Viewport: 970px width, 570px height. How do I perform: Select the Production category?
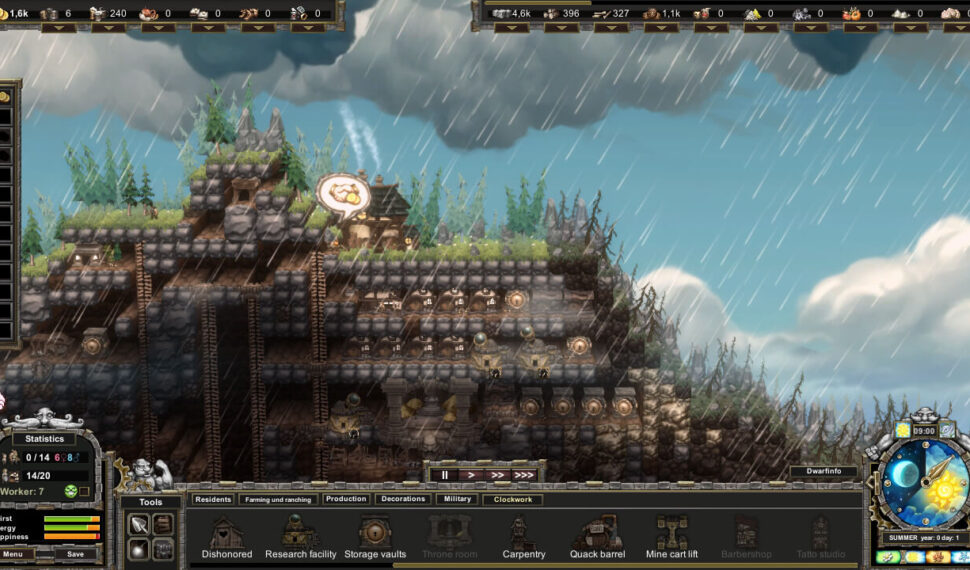[x=346, y=499]
